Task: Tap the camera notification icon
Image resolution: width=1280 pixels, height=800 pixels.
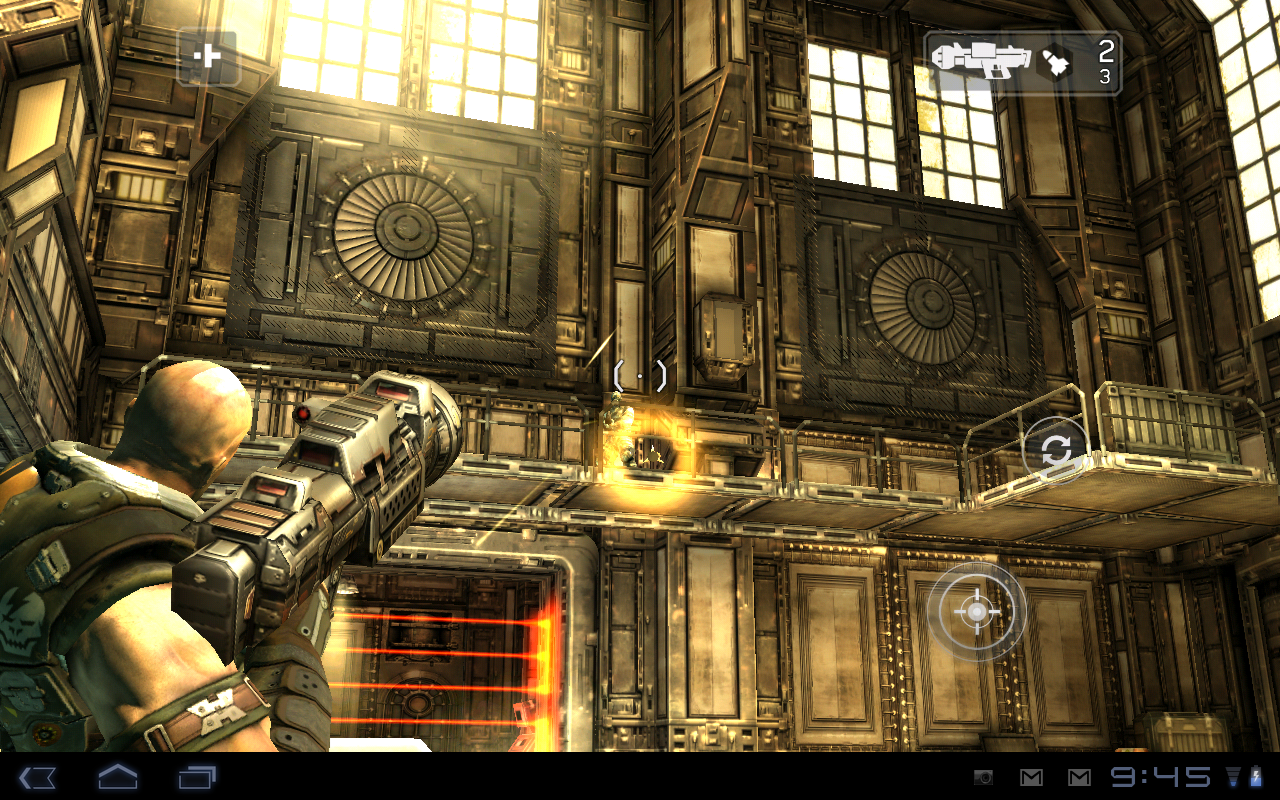Action: click(984, 775)
